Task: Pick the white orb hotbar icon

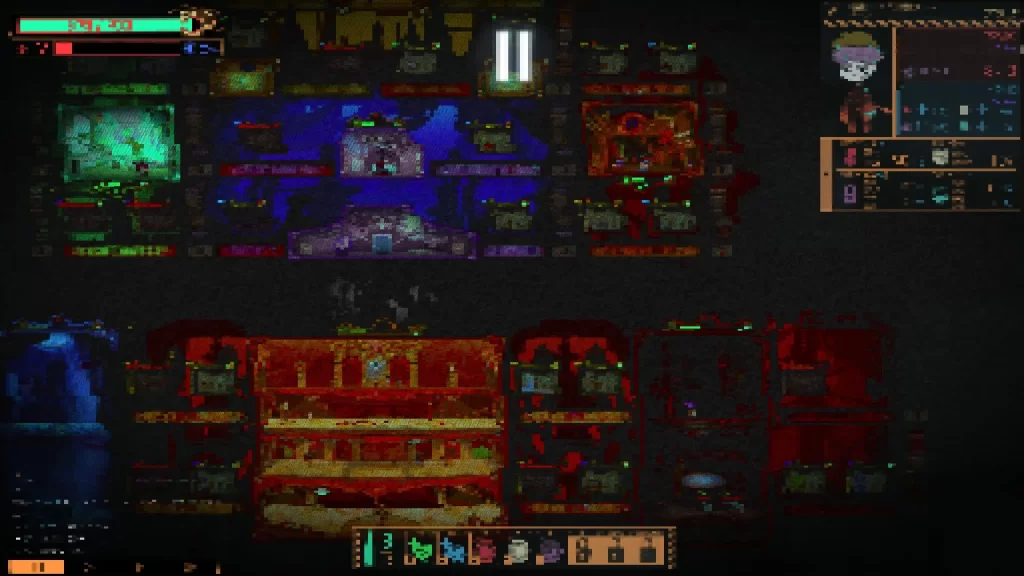Action: (x=517, y=549)
